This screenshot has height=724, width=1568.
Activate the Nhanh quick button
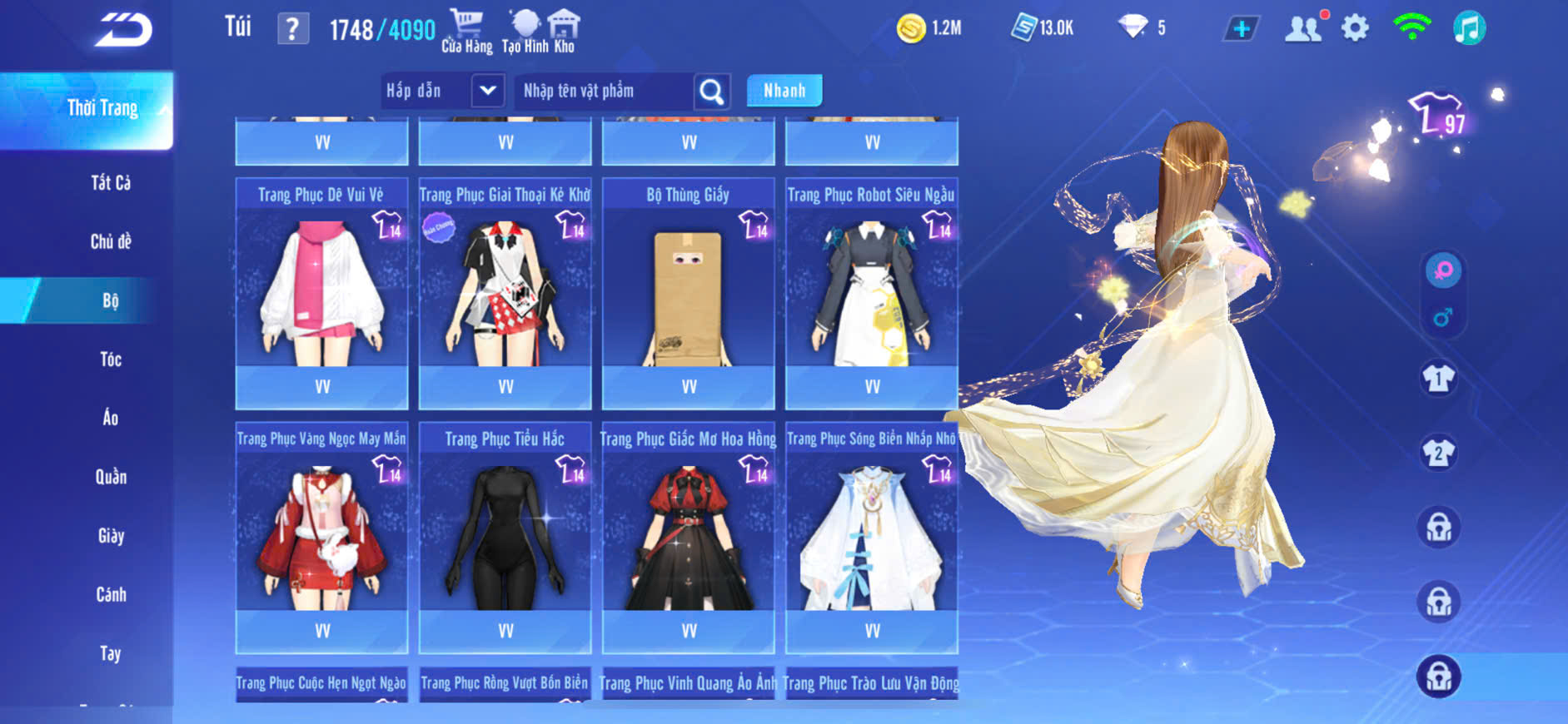pos(784,91)
